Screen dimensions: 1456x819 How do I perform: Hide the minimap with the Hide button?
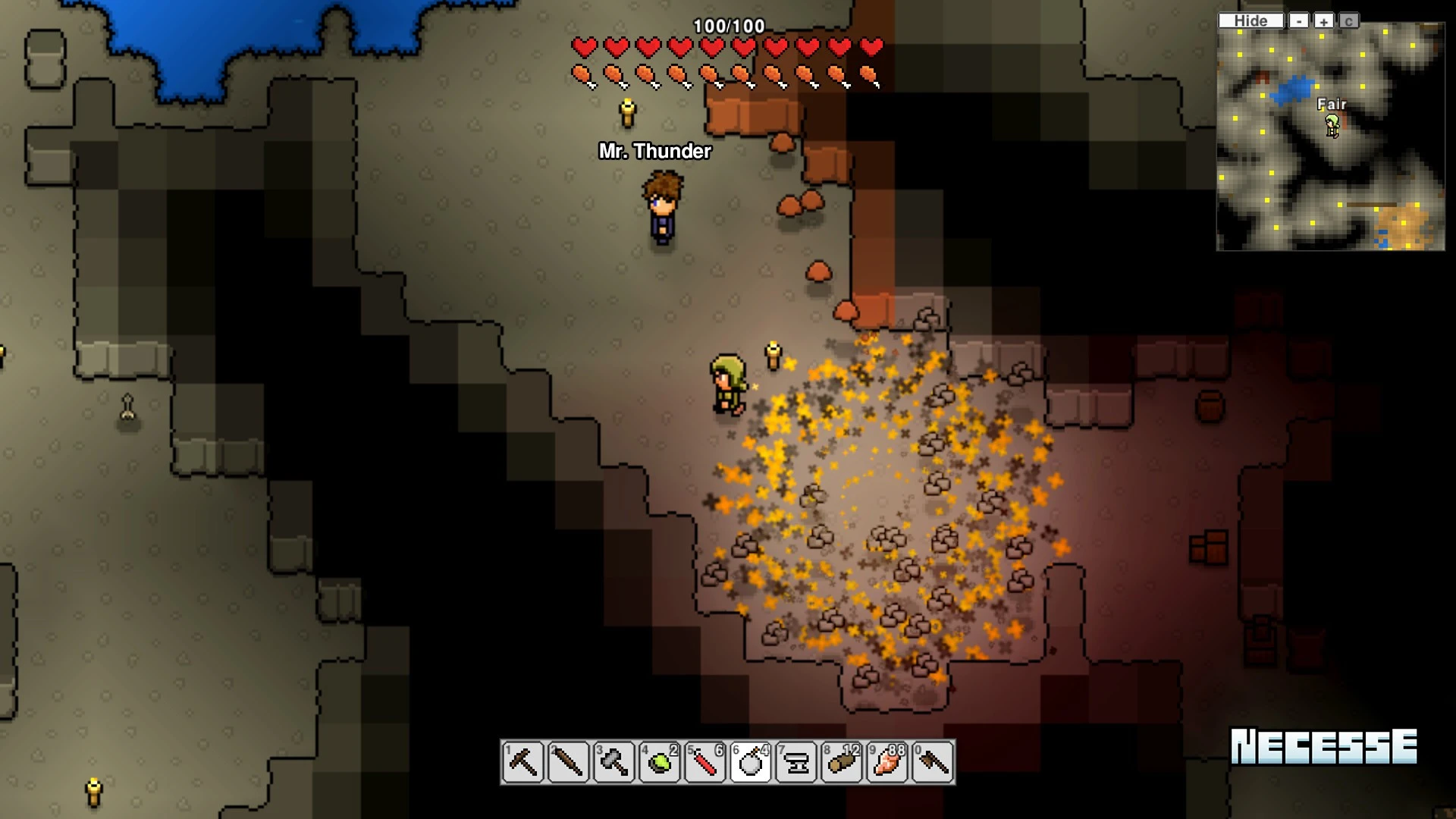pos(1250,21)
